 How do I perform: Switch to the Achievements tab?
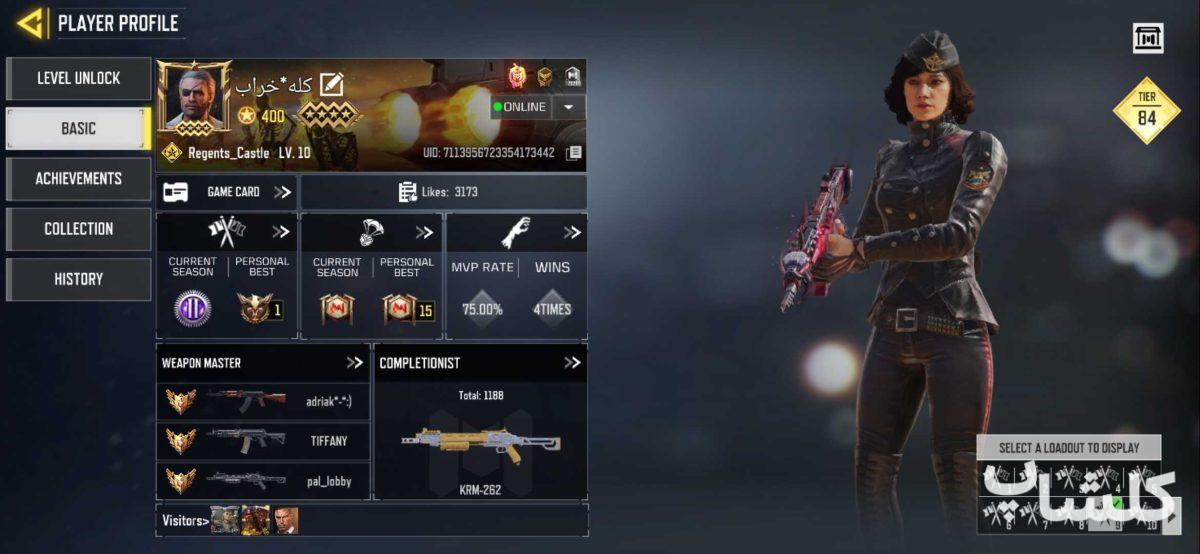[x=78, y=178]
